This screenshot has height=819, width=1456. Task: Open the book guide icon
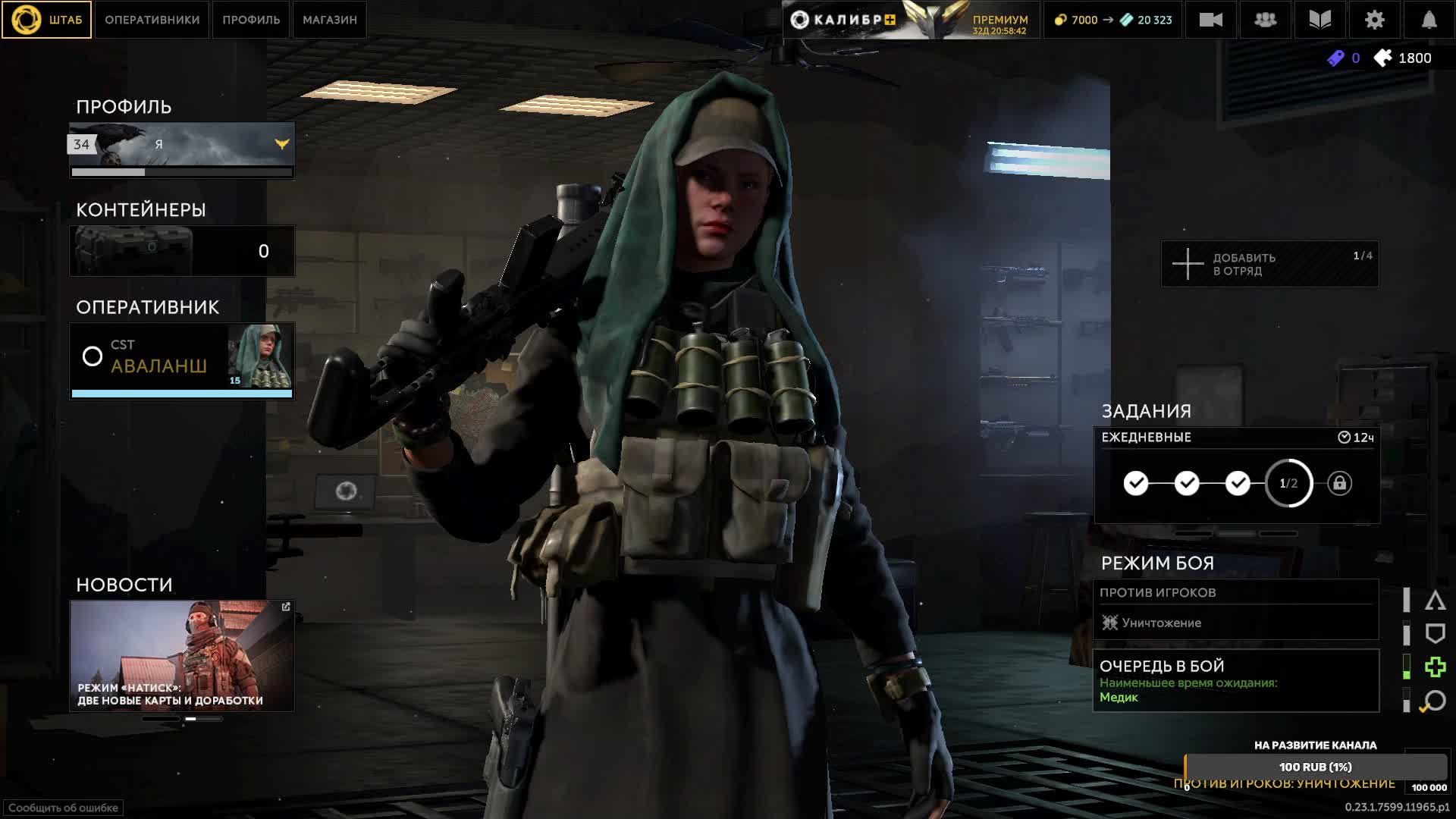tap(1319, 20)
